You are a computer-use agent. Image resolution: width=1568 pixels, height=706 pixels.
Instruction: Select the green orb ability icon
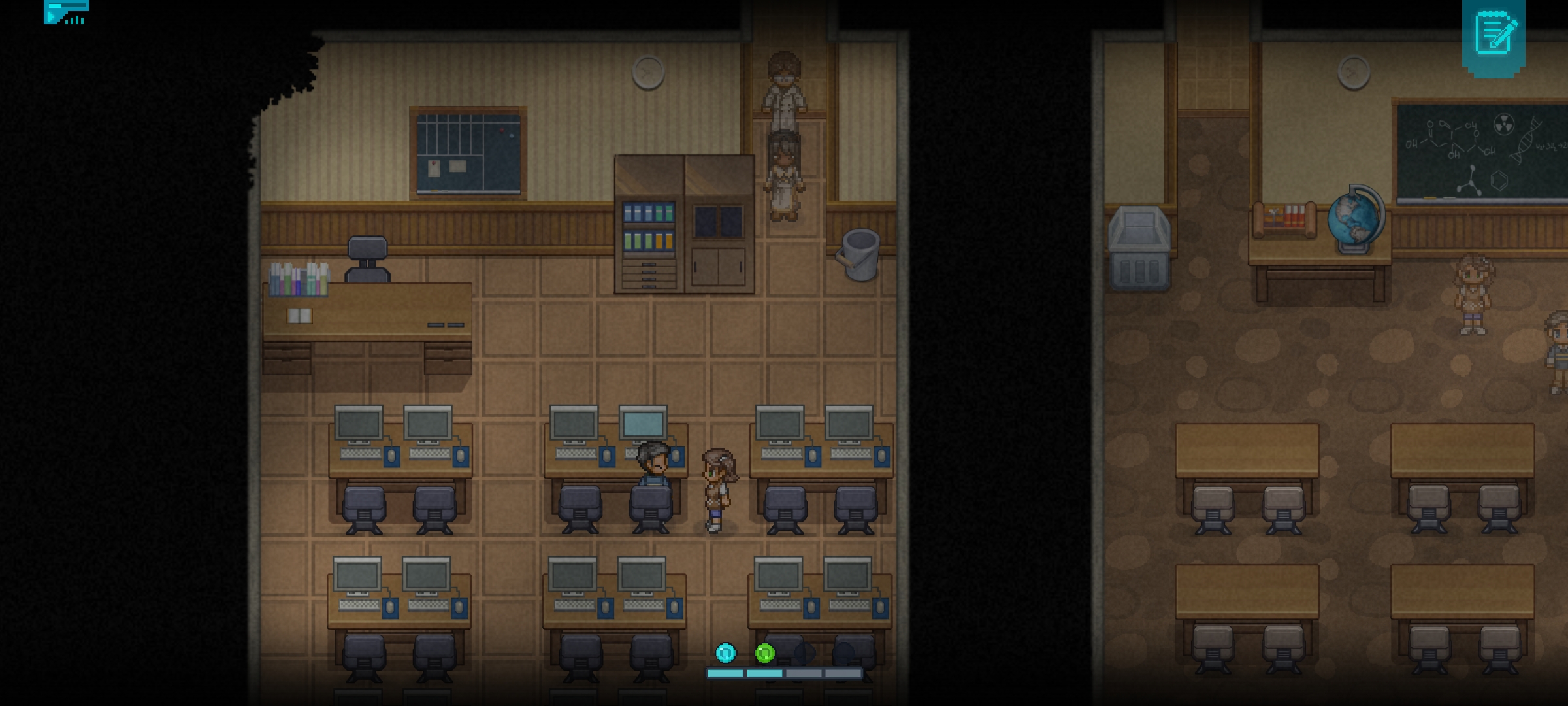[764, 652]
